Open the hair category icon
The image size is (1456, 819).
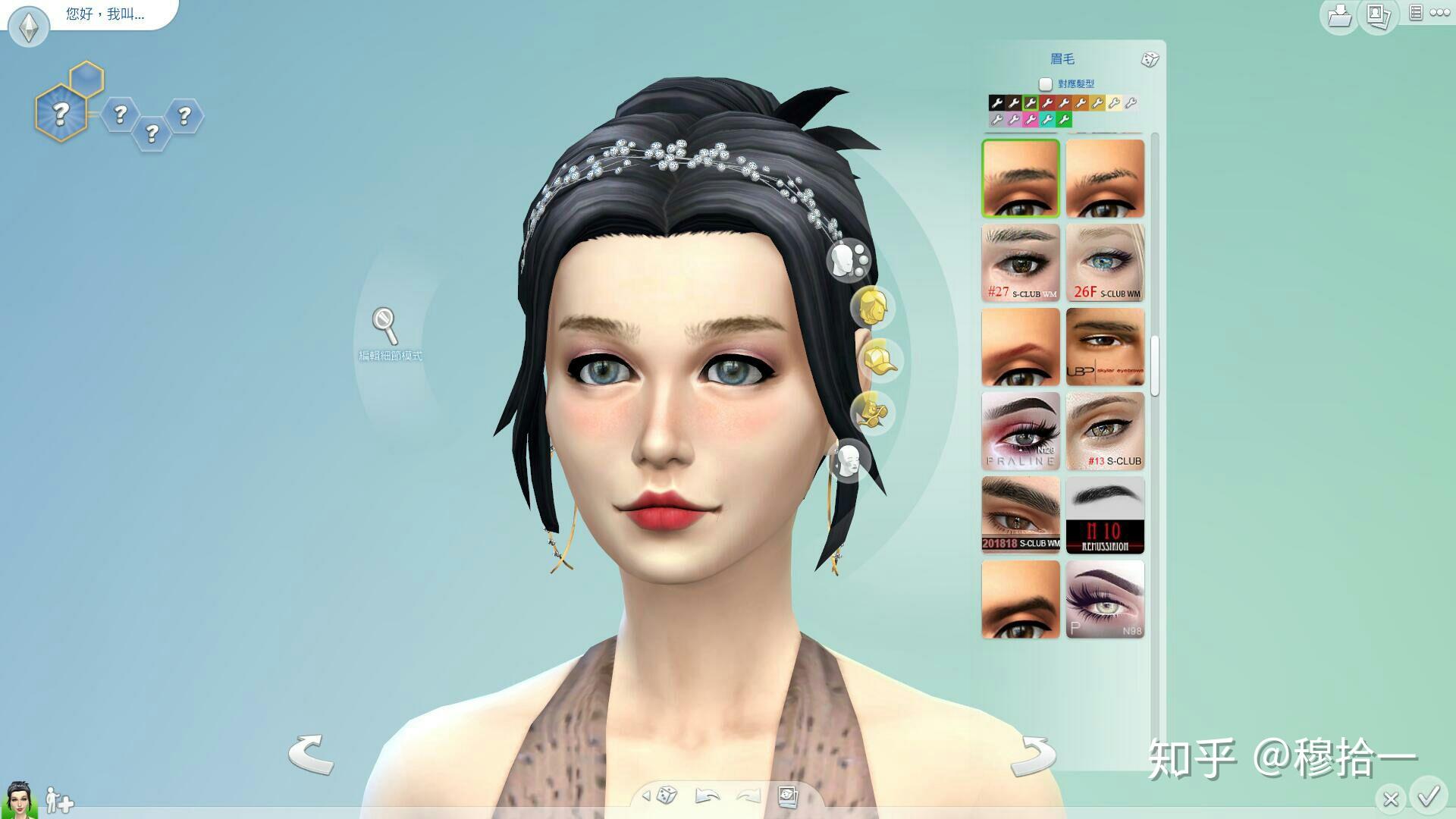872,308
